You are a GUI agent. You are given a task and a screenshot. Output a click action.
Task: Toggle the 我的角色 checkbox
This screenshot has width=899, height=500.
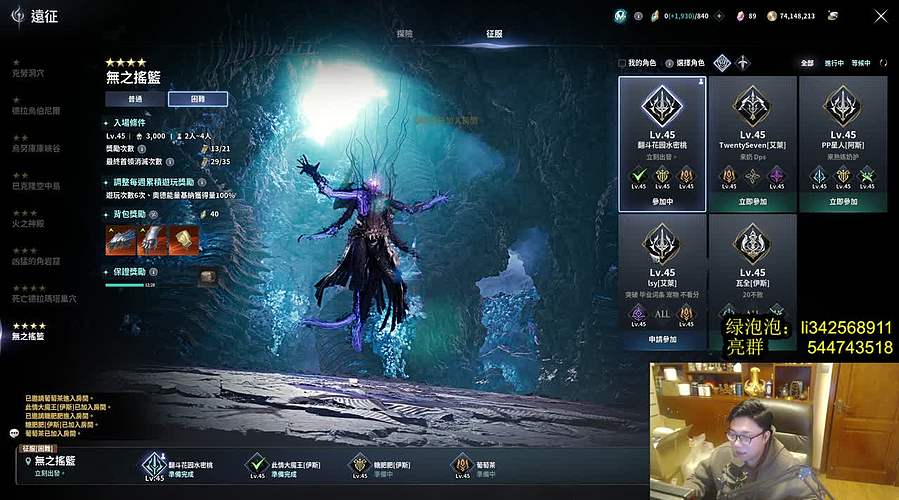tap(622, 63)
